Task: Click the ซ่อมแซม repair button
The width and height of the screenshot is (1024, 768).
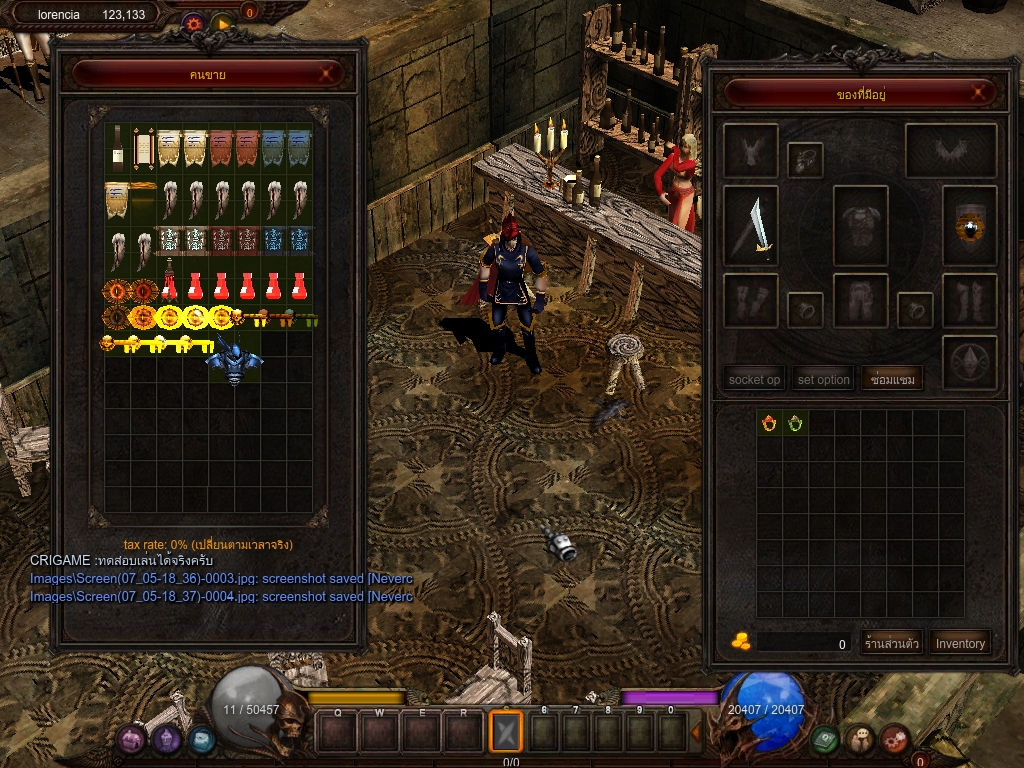Action: pyautogui.click(x=893, y=380)
